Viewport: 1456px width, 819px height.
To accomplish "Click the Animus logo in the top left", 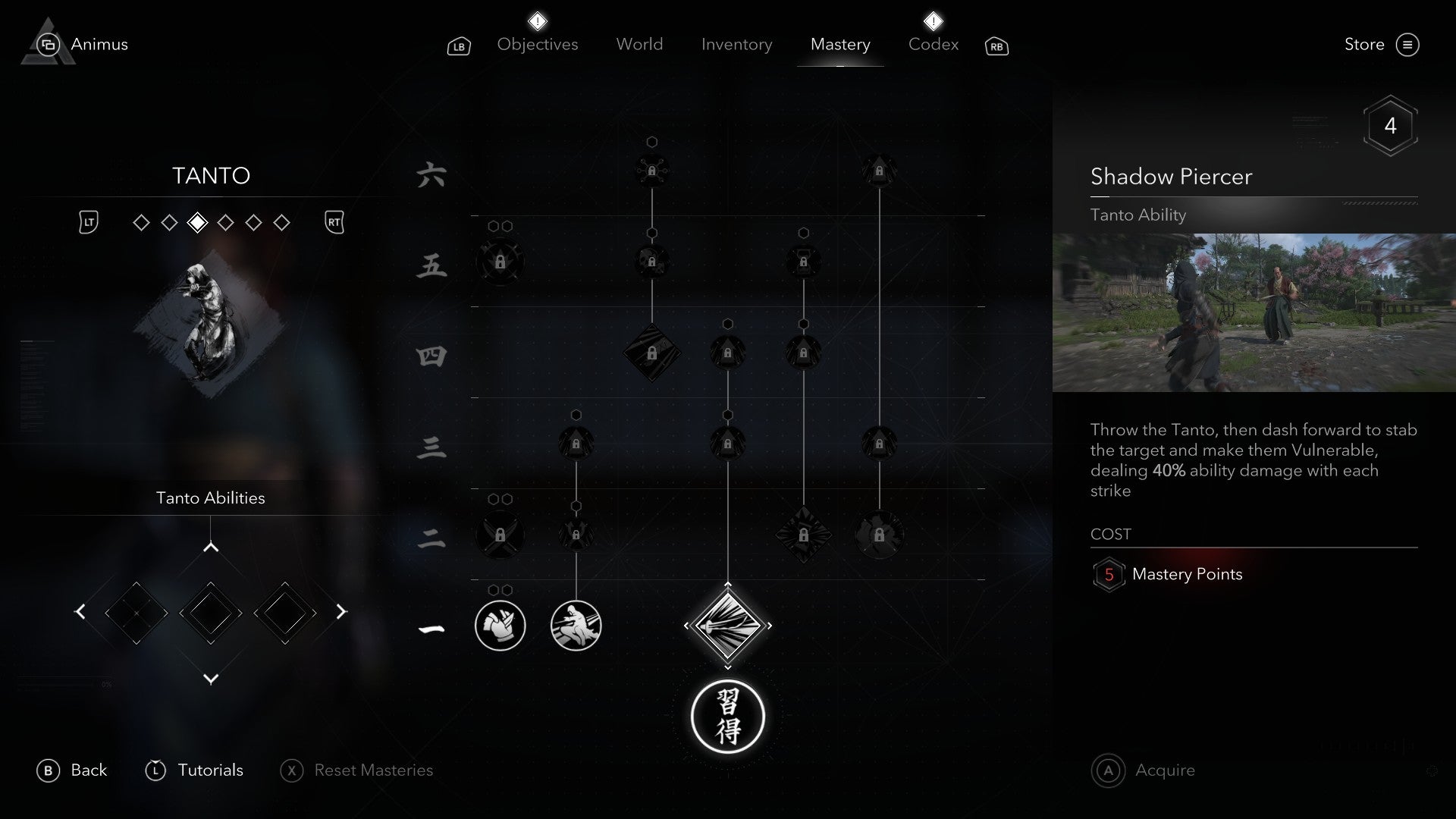I will coord(47,43).
